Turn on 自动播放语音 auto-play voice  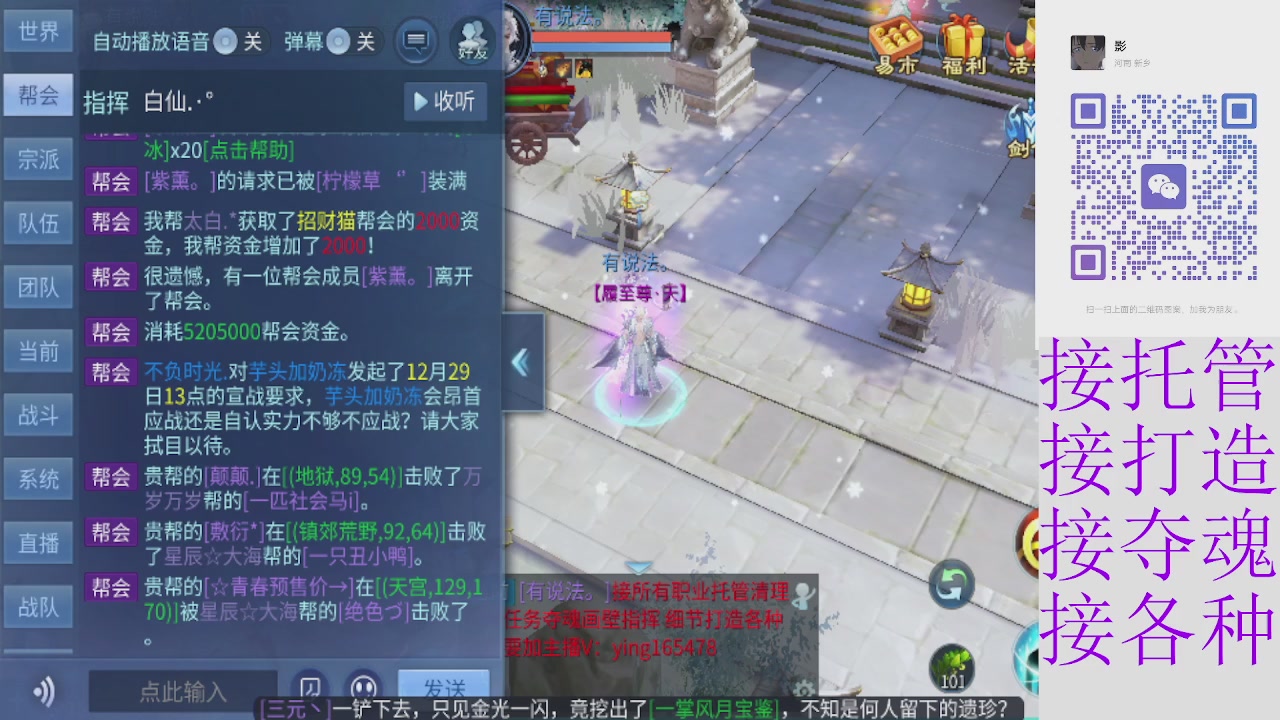(227, 43)
